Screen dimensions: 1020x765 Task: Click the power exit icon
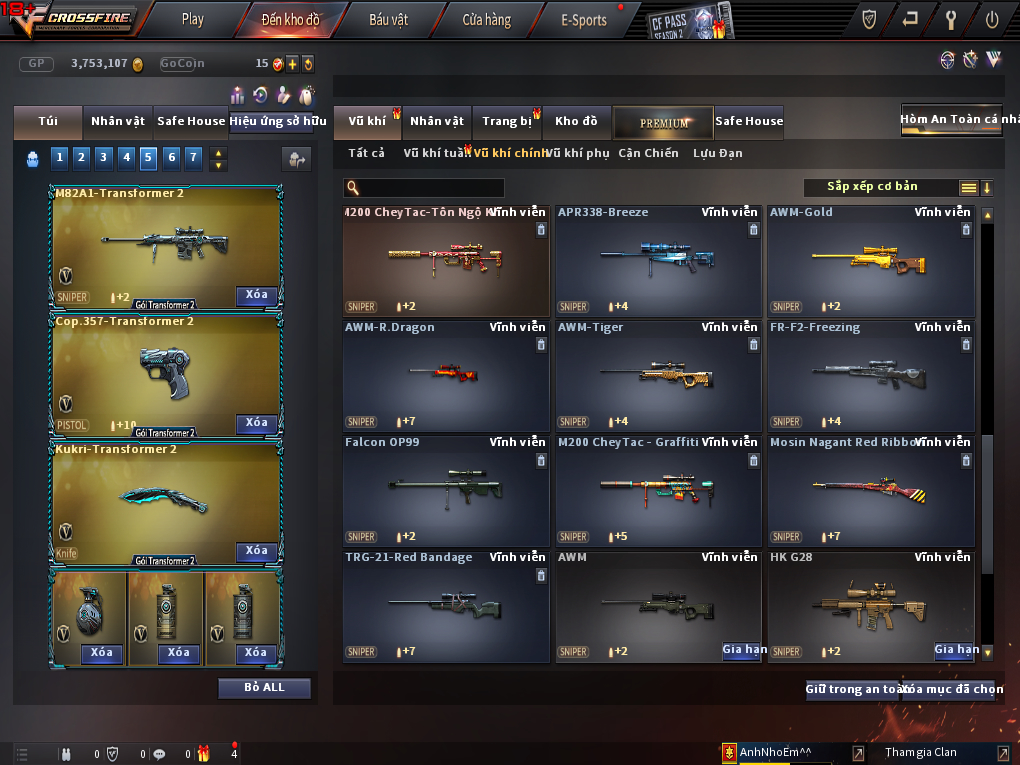pyautogui.click(x=991, y=19)
